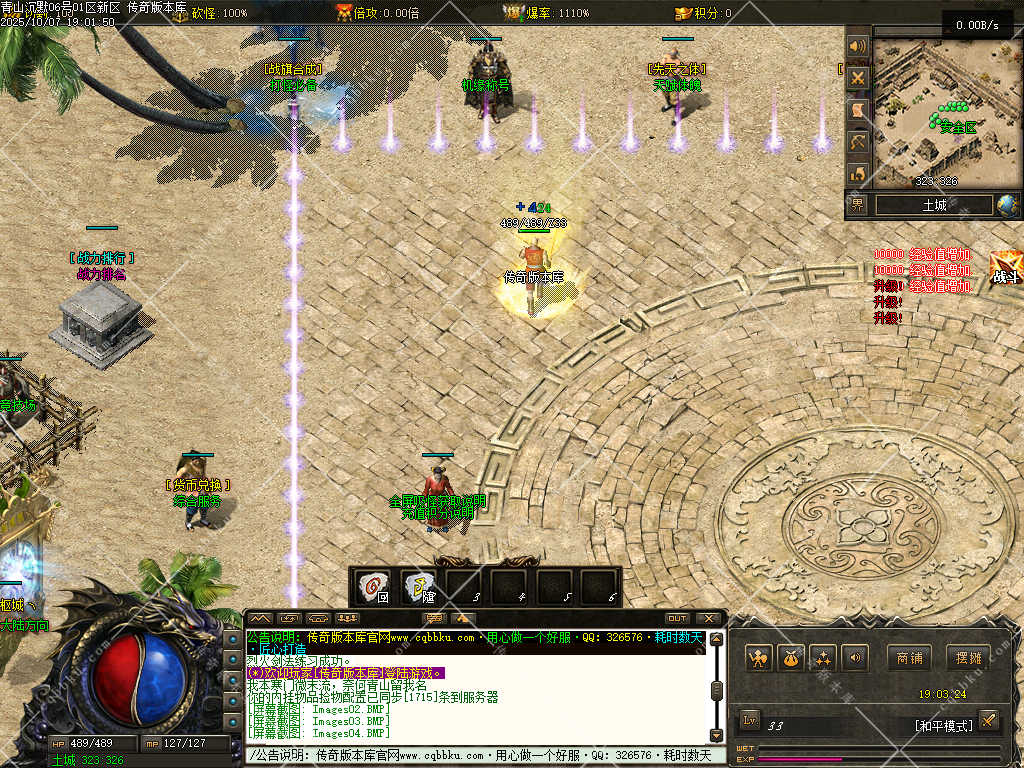The height and width of the screenshot is (768, 1024).
Task: Select the 回 scroll hotbar slot
Action: coord(374,587)
